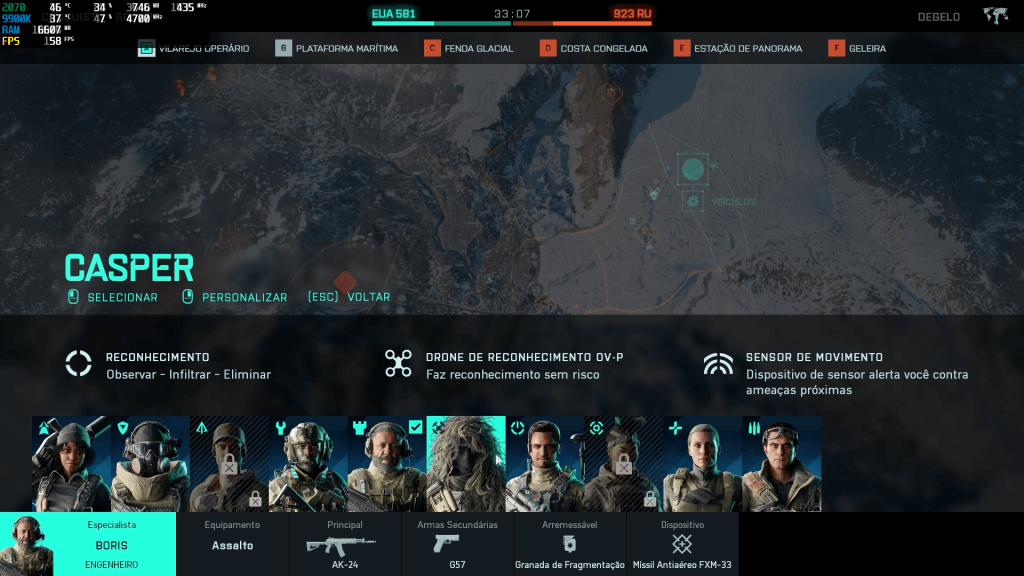The image size is (1024, 576).
Task: Select objective D Costa Congelada
Action: 594,48
